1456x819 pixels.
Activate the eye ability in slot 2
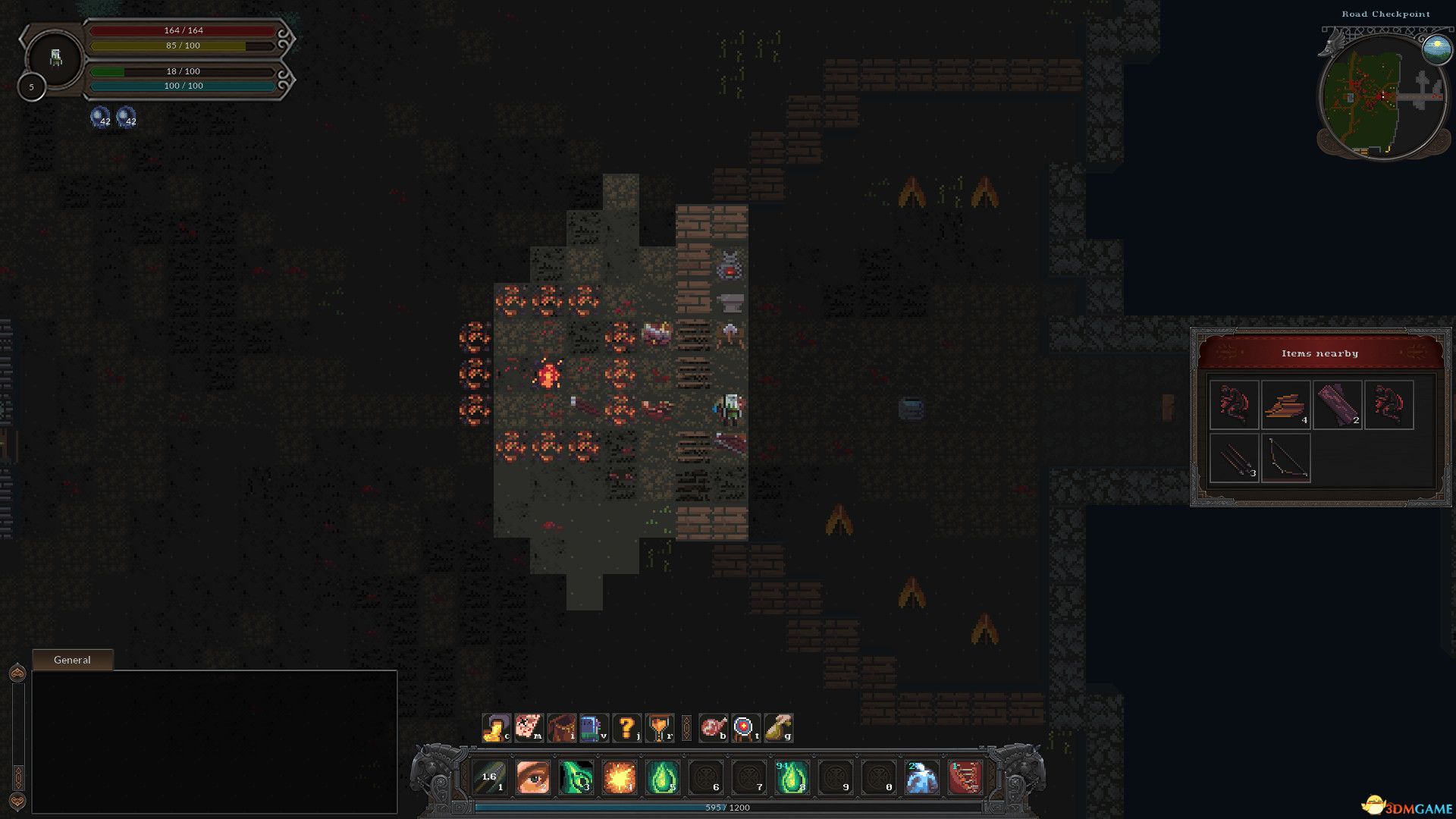click(x=532, y=777)
